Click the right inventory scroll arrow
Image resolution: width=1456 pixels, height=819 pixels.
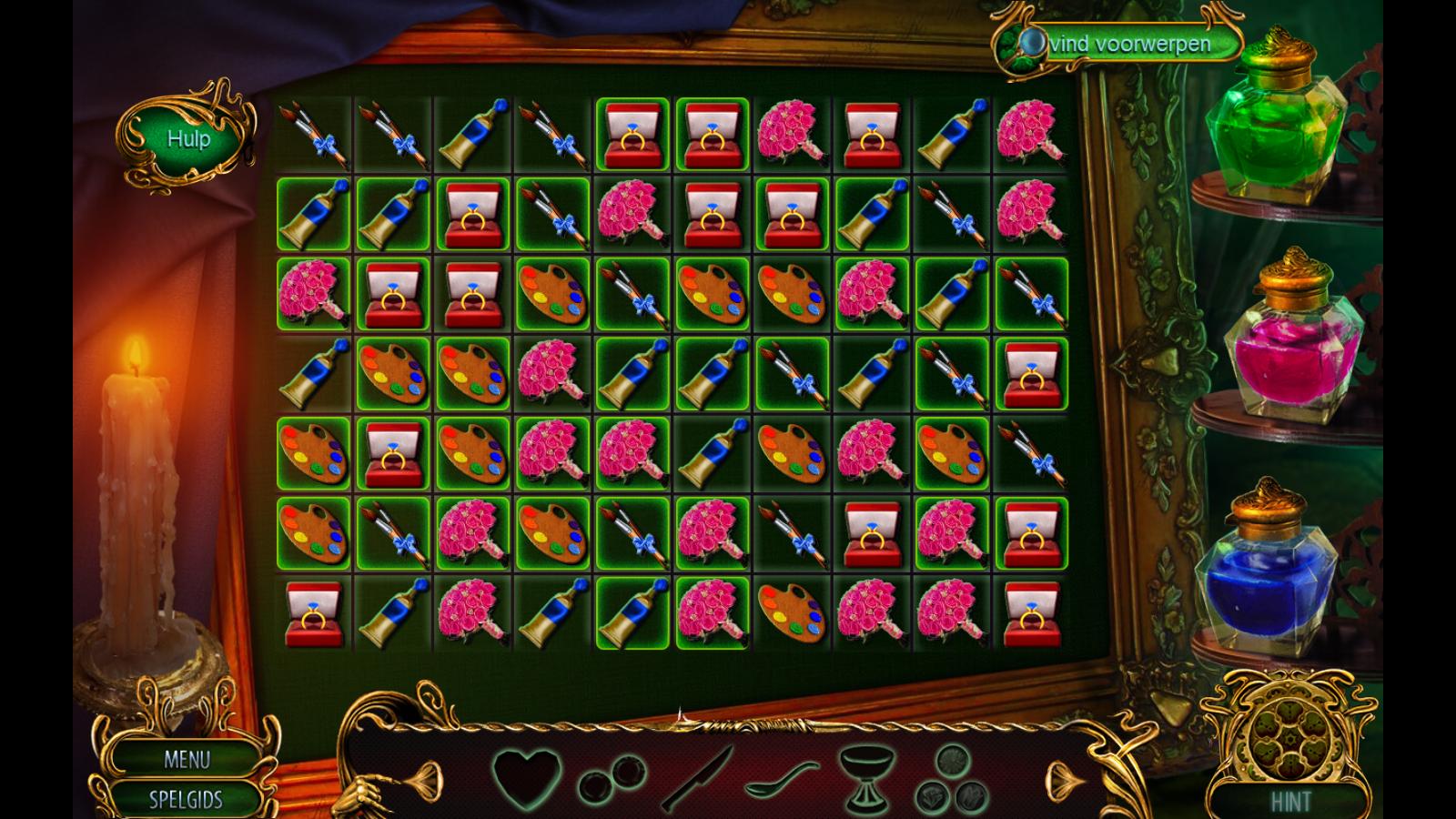[1067, 780]
